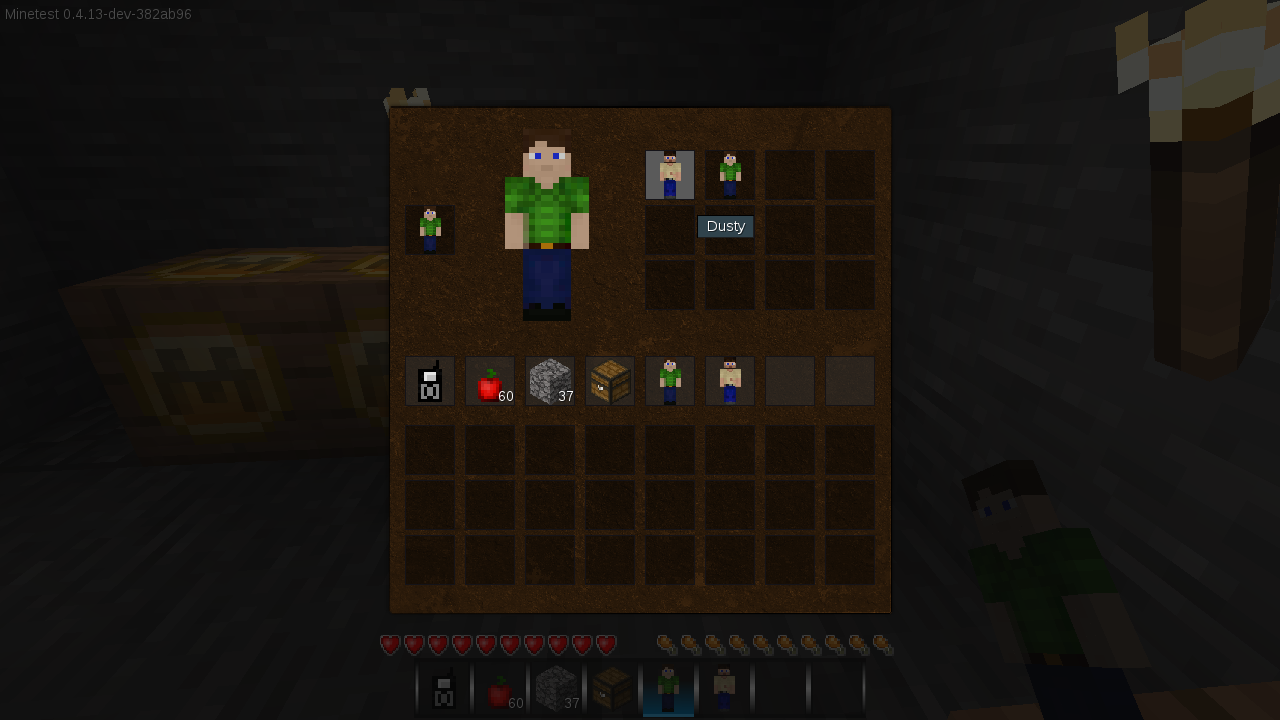Select the tan-shirt skin preview on gray background
Viewport: 1280px width, 720px height.
tap(669, 173)
